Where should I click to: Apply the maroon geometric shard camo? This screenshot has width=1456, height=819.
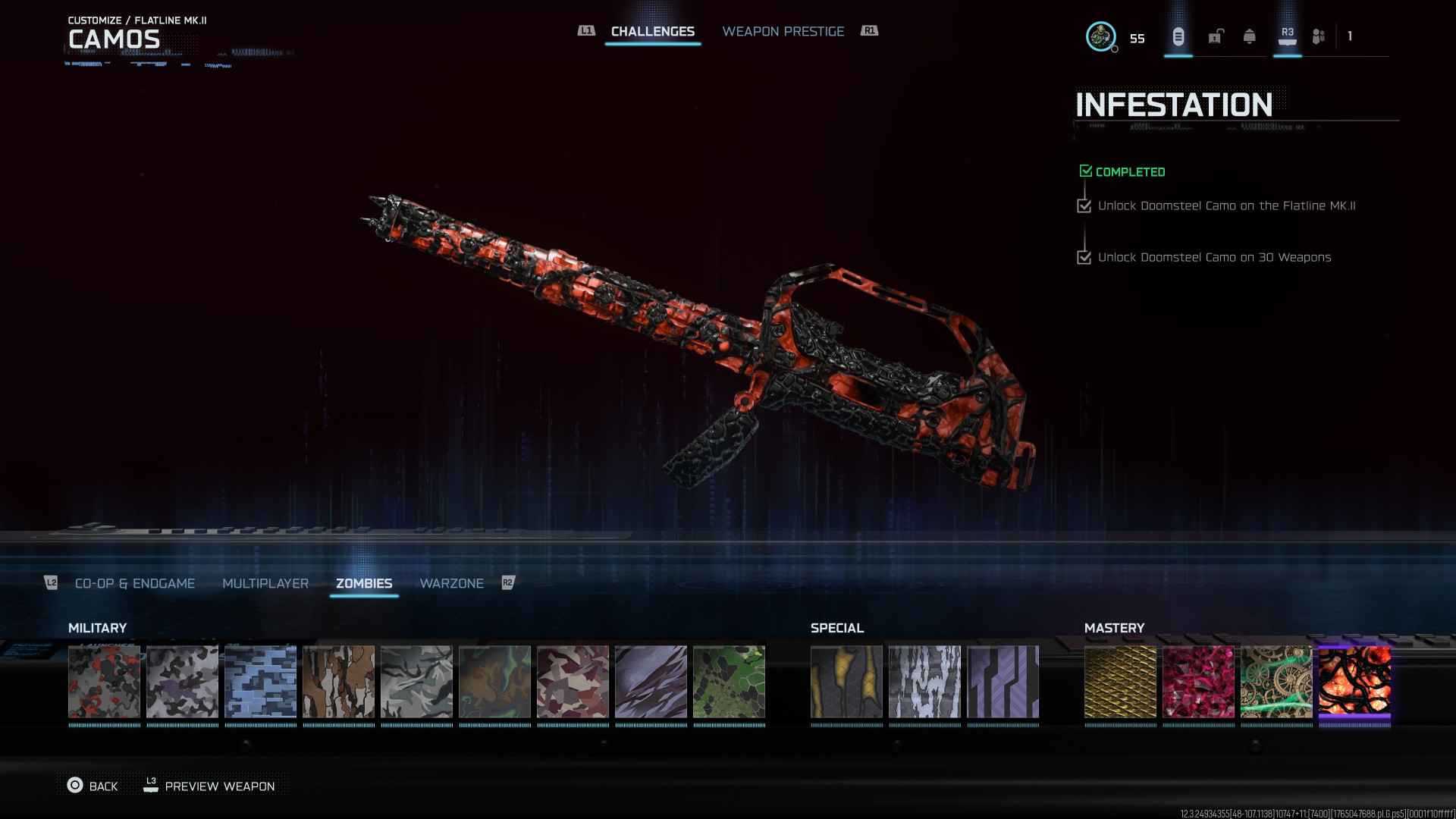point(573,682)
